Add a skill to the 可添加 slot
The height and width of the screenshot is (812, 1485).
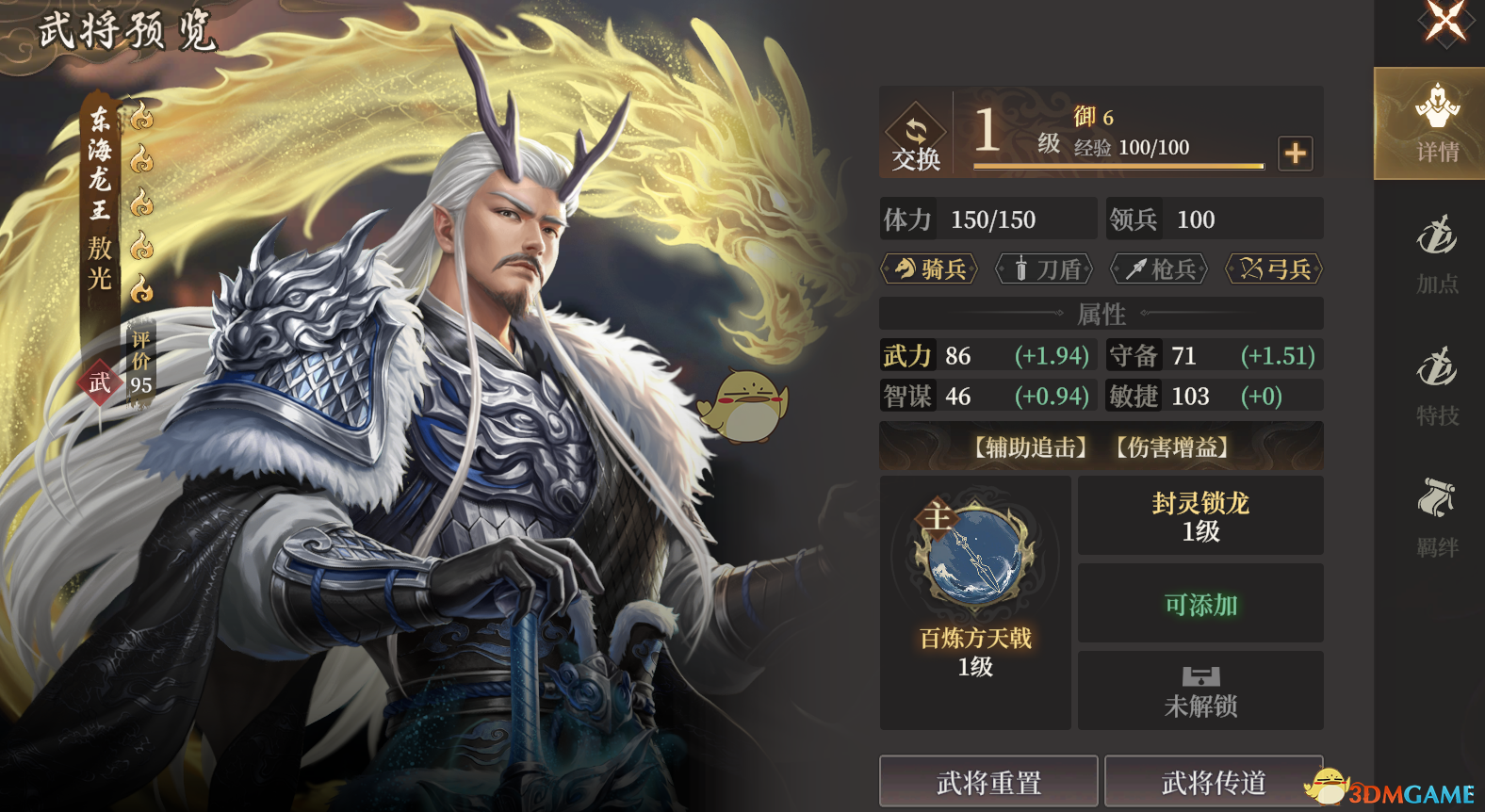click(x=1200, y=605)
